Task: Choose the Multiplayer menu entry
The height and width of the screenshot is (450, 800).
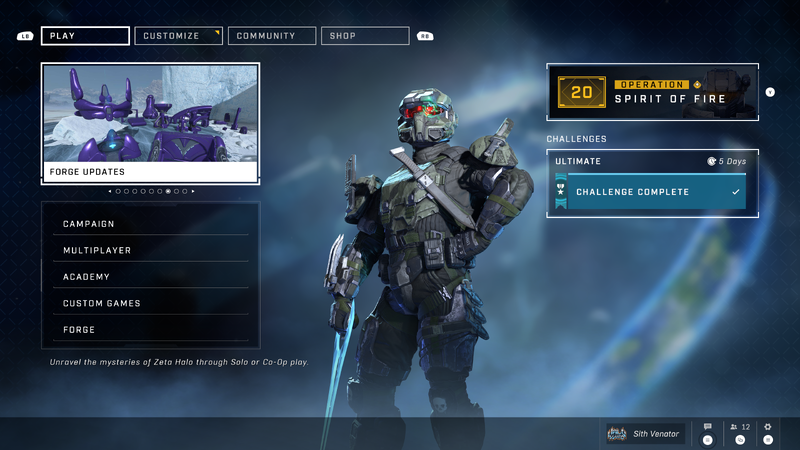Action: (x=150, y=250)
